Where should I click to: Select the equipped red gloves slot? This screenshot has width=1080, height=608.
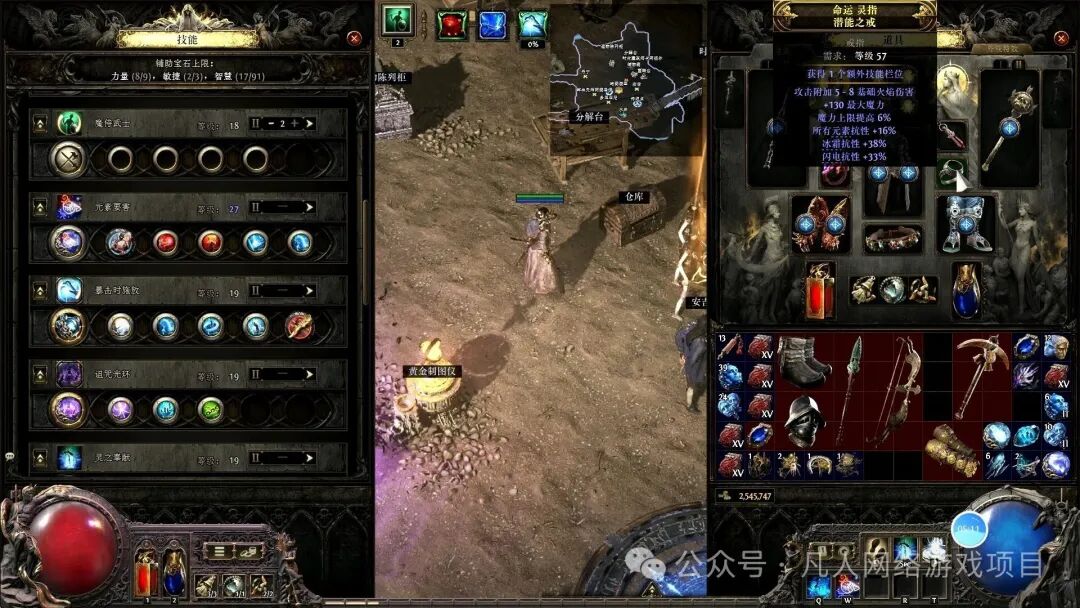click(821, 221)
